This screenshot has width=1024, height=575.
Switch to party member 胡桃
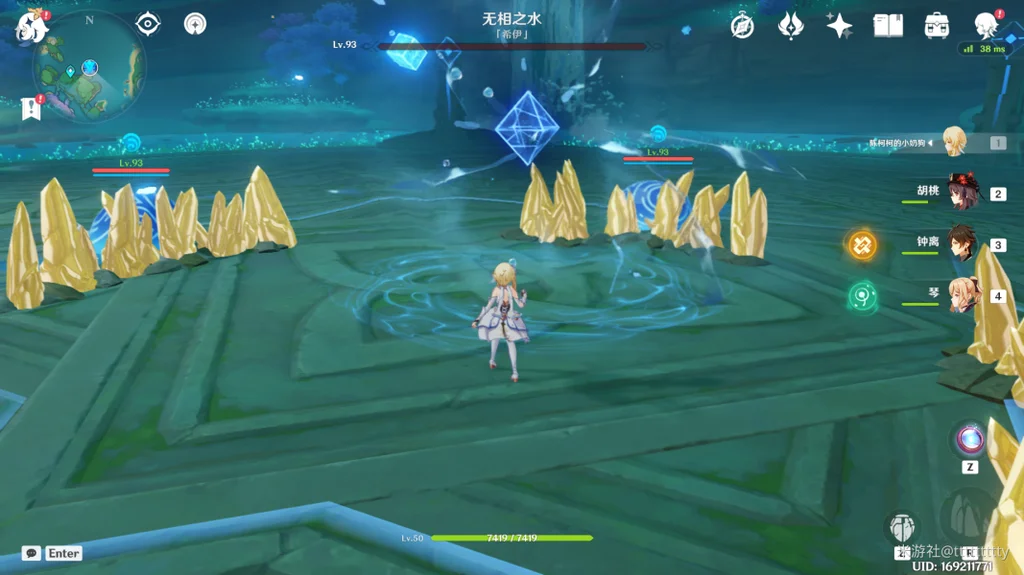[x=964, y=193]
